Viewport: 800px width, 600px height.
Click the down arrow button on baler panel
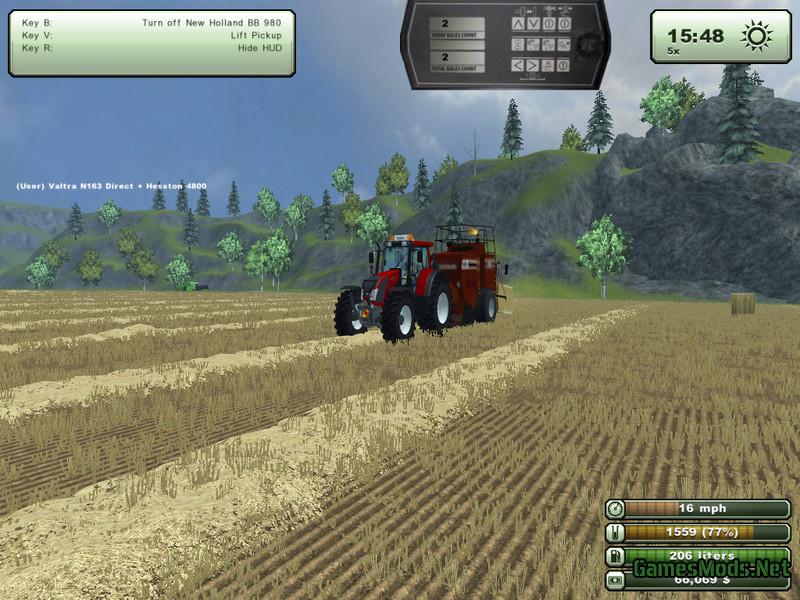point(532,23)
